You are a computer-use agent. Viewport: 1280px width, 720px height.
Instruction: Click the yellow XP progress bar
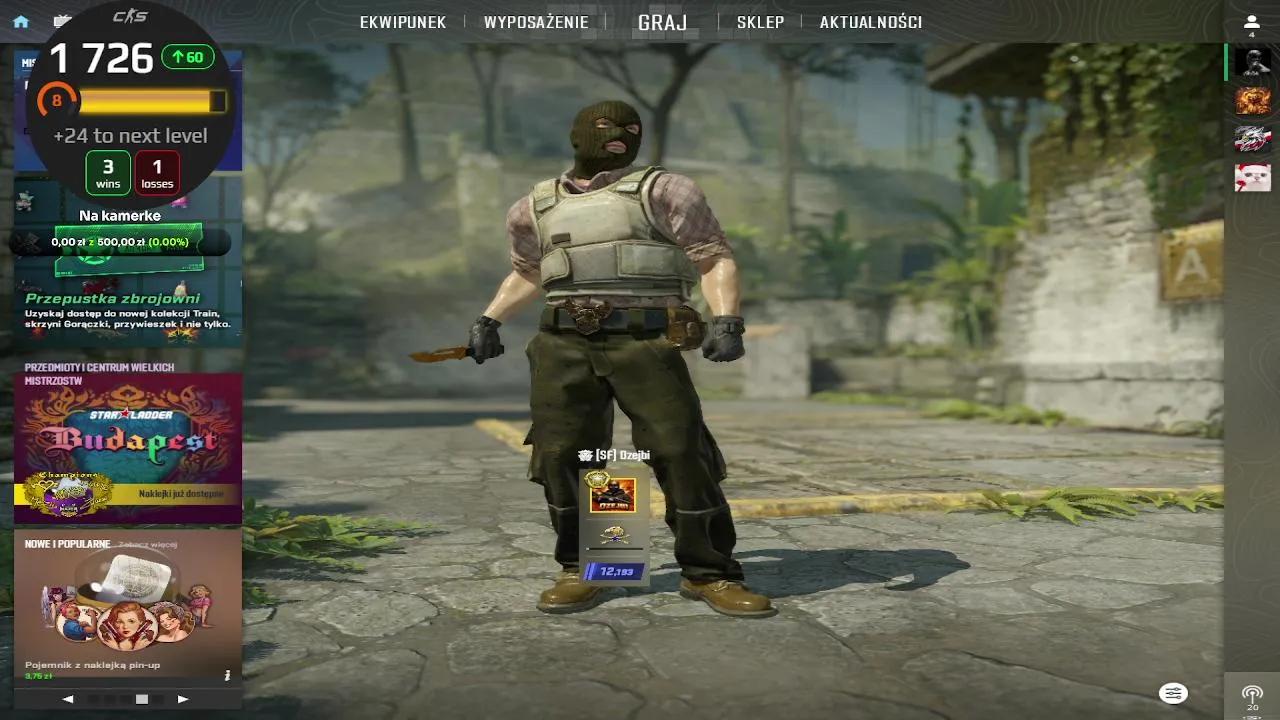coord(145,100)
